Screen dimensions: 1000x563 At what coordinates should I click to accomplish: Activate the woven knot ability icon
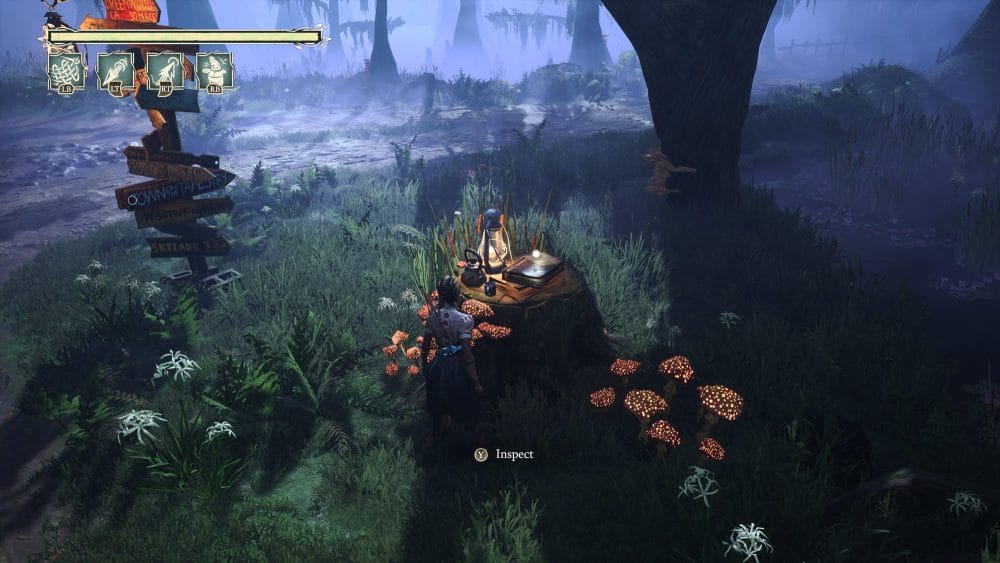point(66,72)
